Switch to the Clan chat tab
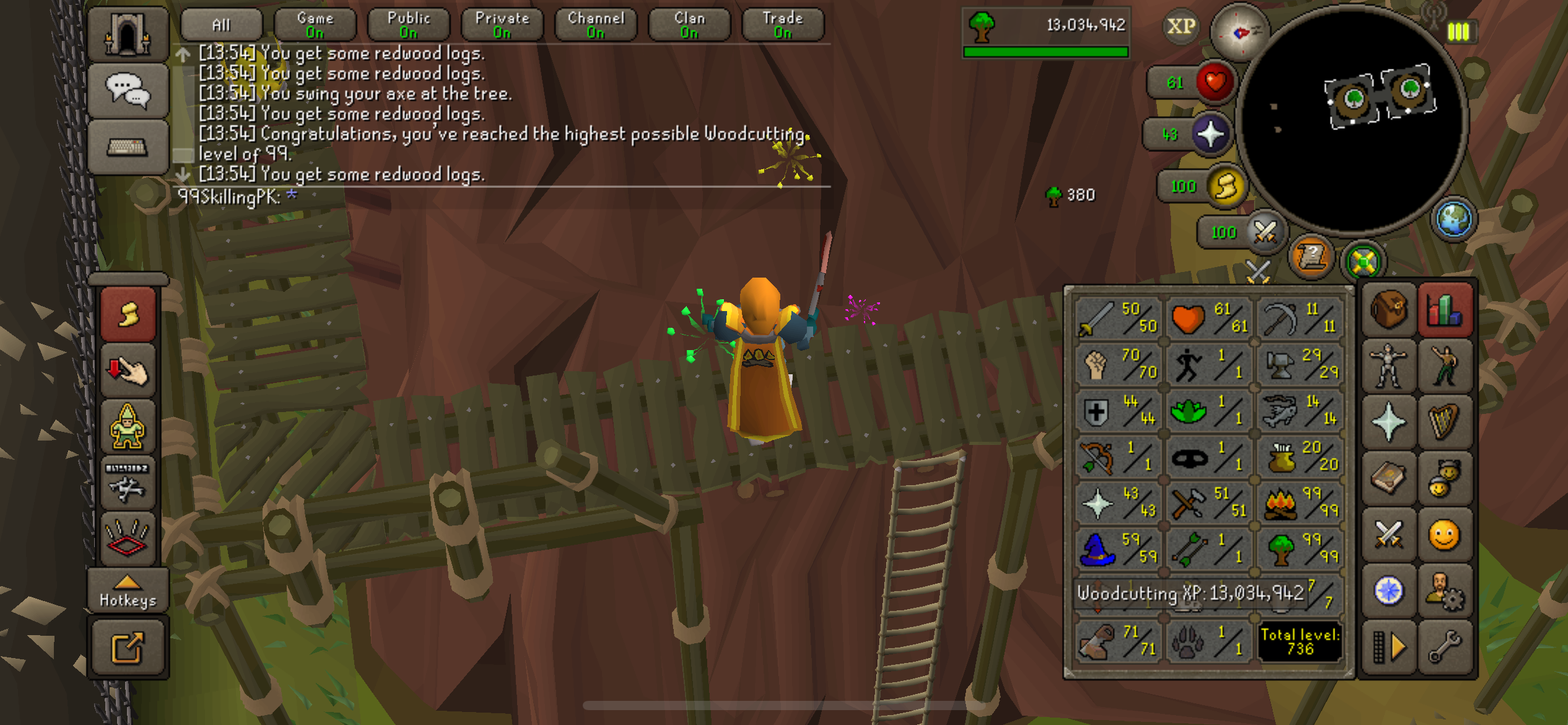1568x725 pixels. click(x=689, y=25)
